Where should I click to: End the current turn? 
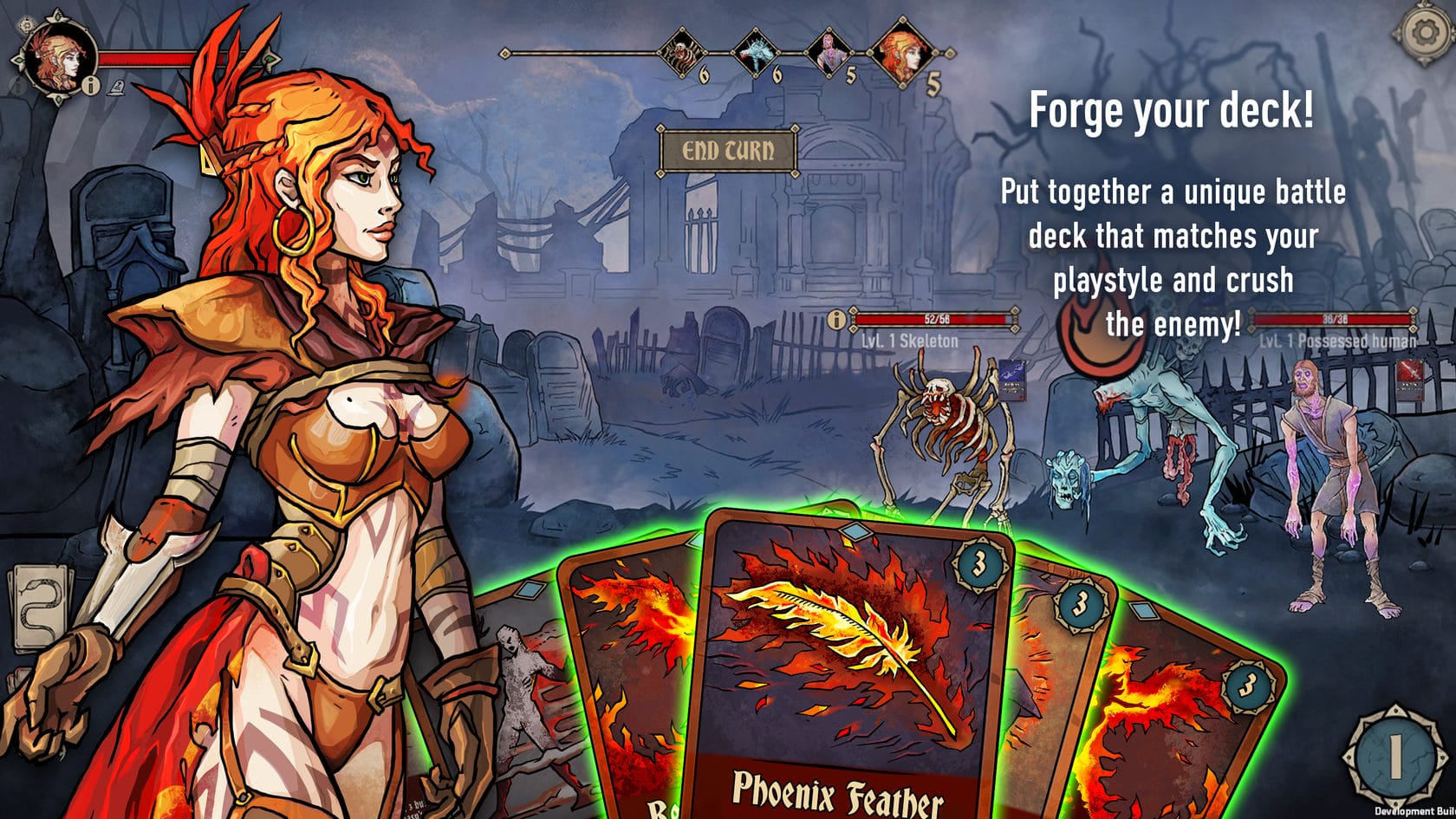727,152
